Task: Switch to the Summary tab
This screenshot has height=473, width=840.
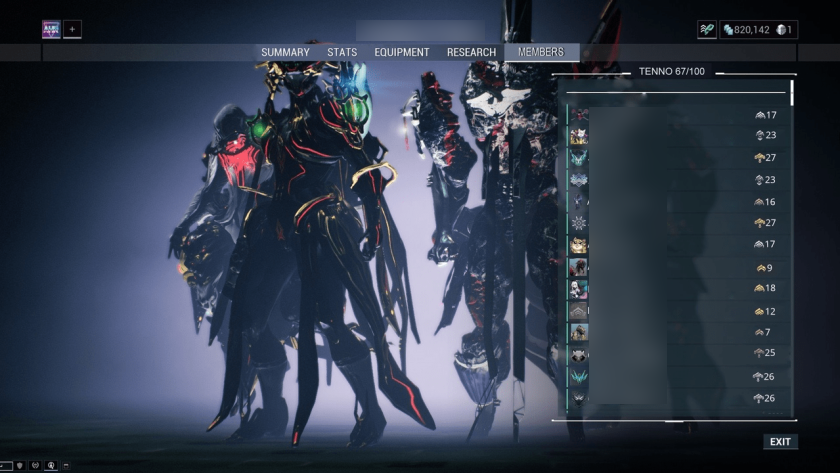Action: point(285,52)
